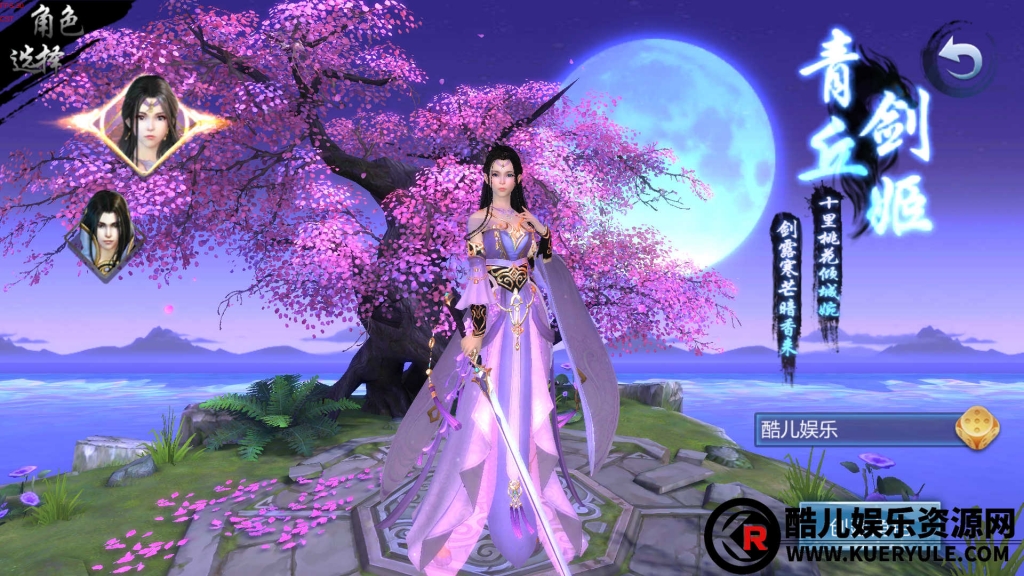
Task: Click the character name field 酷儿娱乐
Action: click(850, 430)
